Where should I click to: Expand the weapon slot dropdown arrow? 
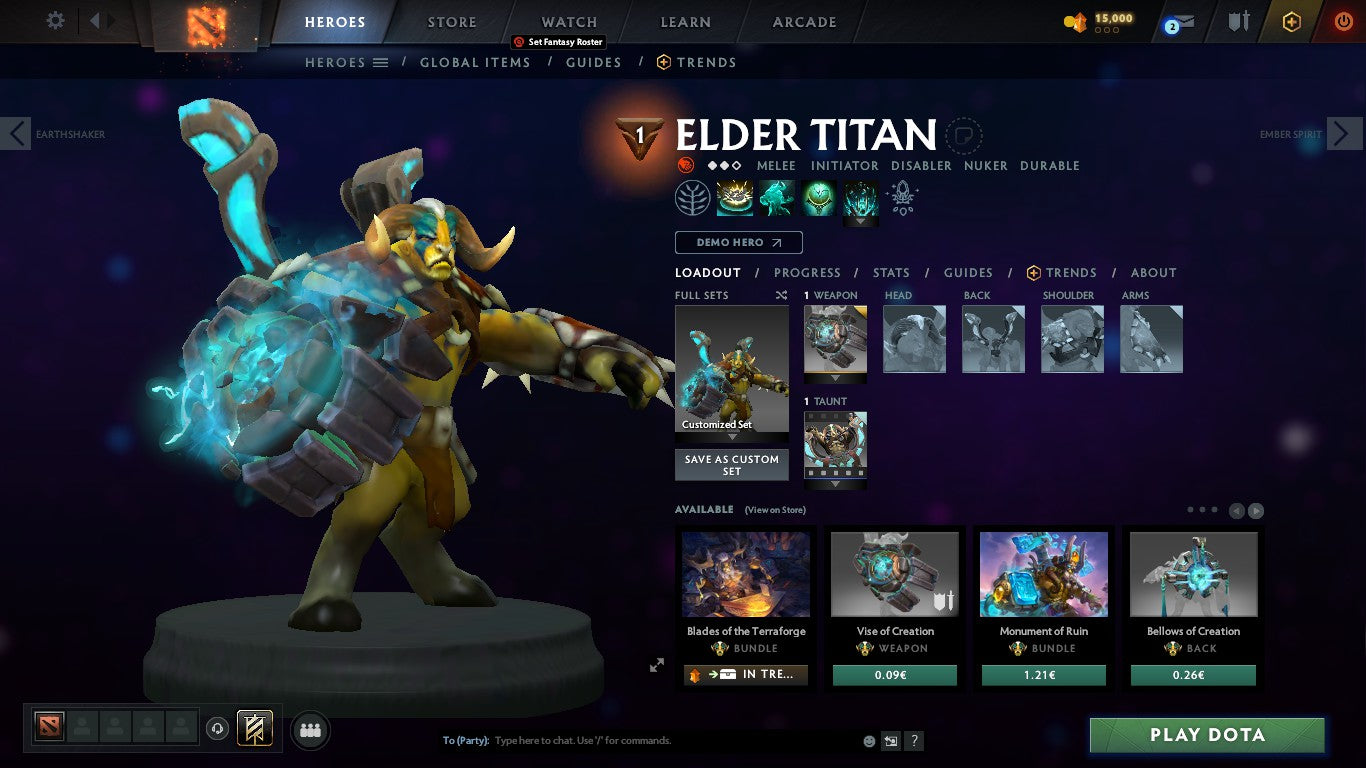click(835, 376)
